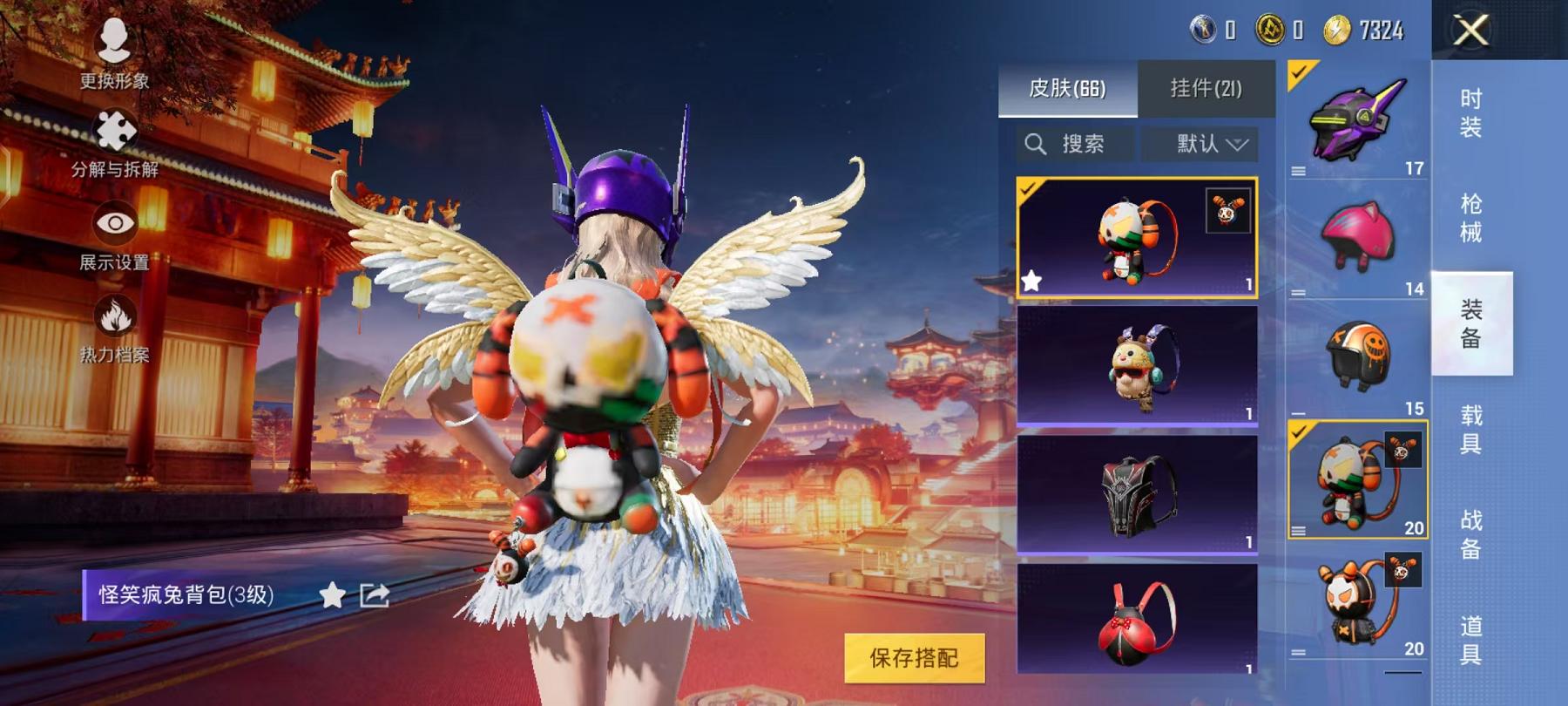Screen dimensions: 1568x706
Task: Toggle the favorite star on the selected skin
Action: tap(1032, 281)
